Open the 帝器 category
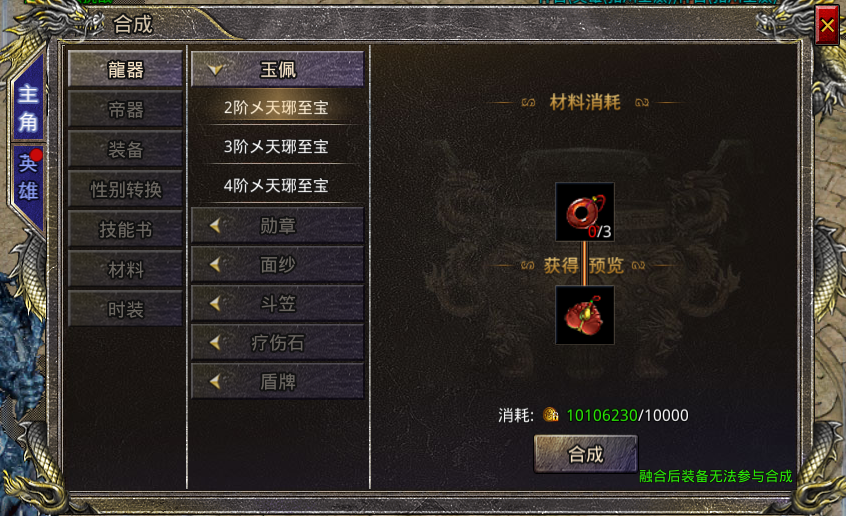This screenshot has width=846, height=516. (125, 109)
